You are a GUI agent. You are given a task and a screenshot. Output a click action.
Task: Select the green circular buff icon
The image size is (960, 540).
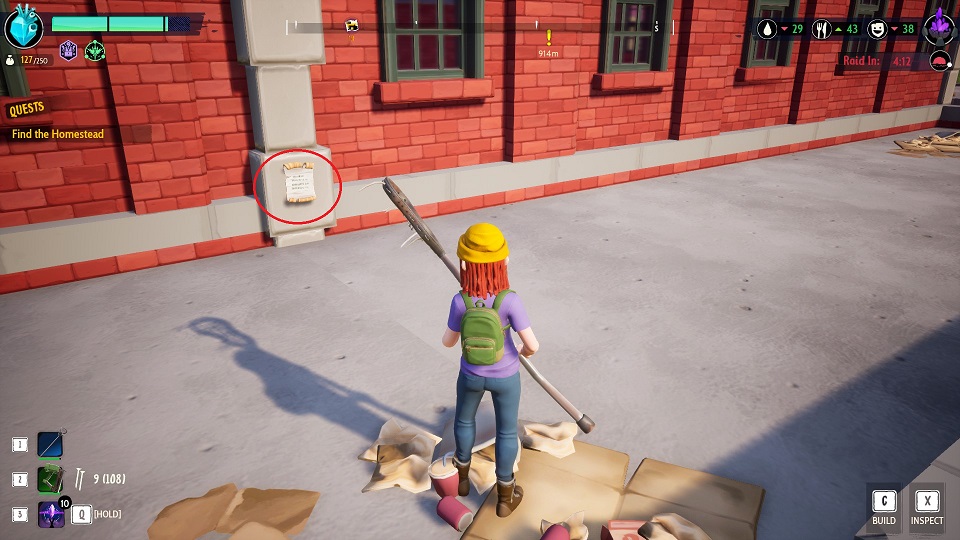95,51
